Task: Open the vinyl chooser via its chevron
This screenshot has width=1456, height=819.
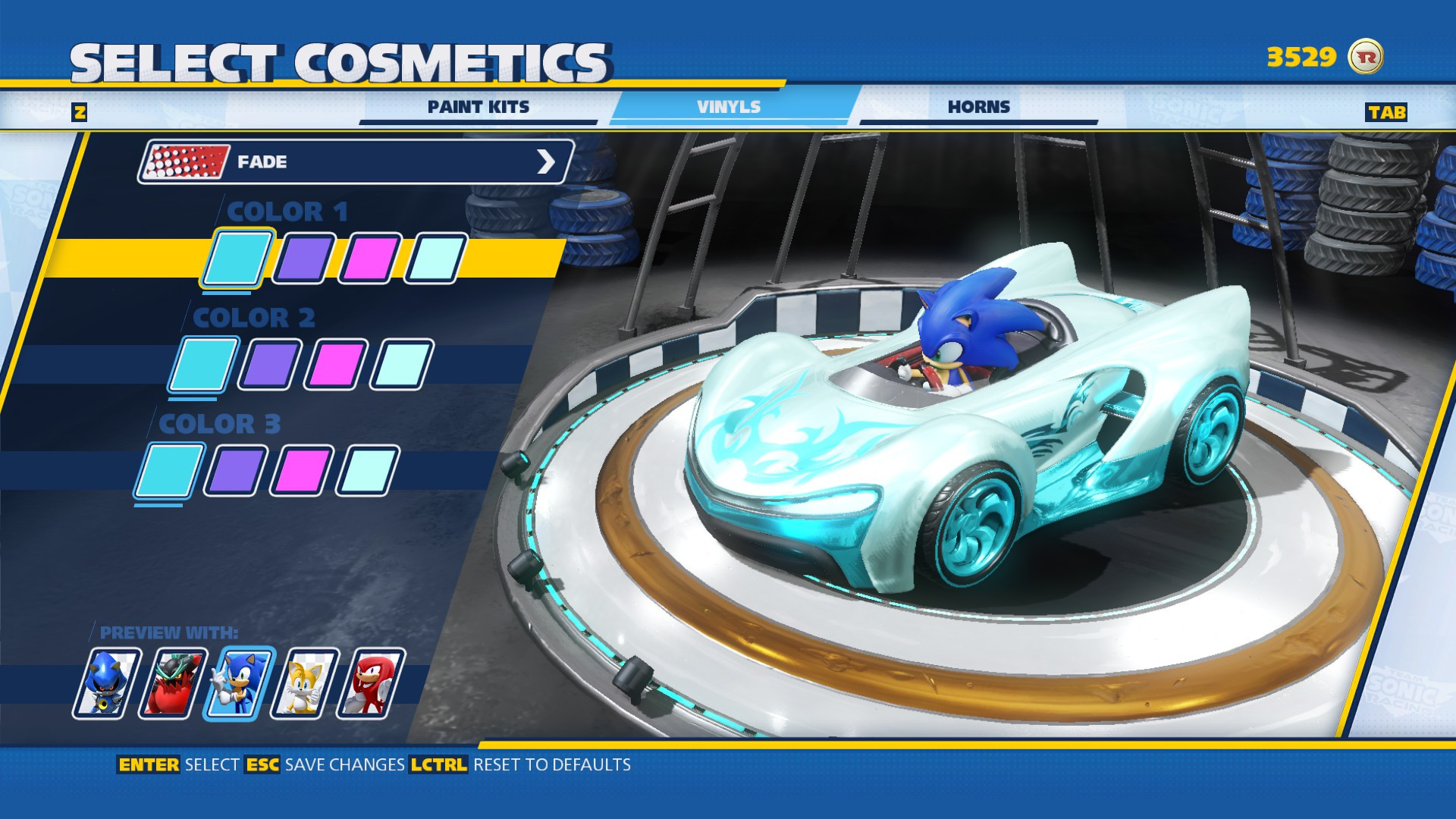Action: (x=548, y=161)
